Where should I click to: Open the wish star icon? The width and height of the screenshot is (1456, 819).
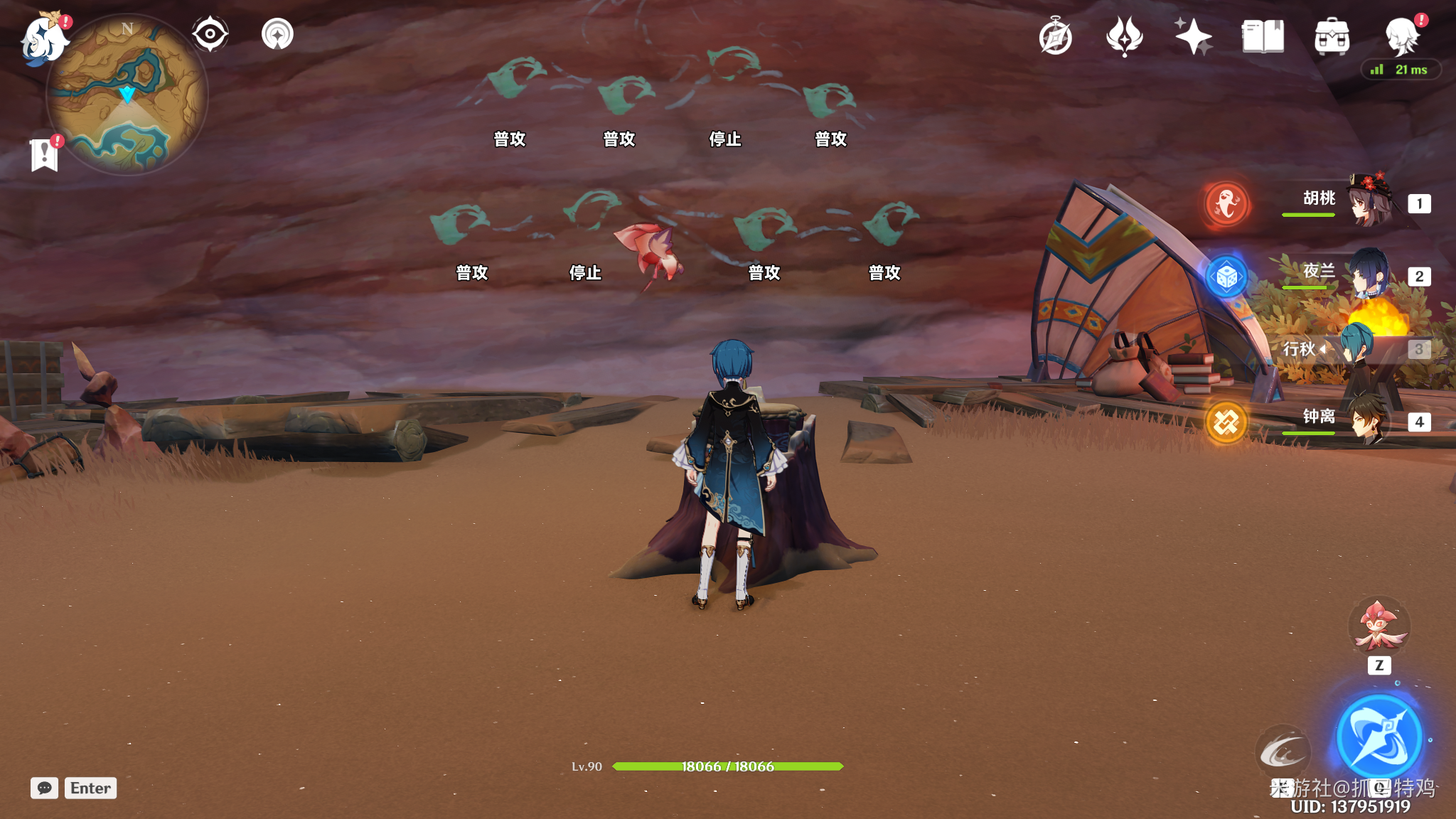tap(1193, 37)
